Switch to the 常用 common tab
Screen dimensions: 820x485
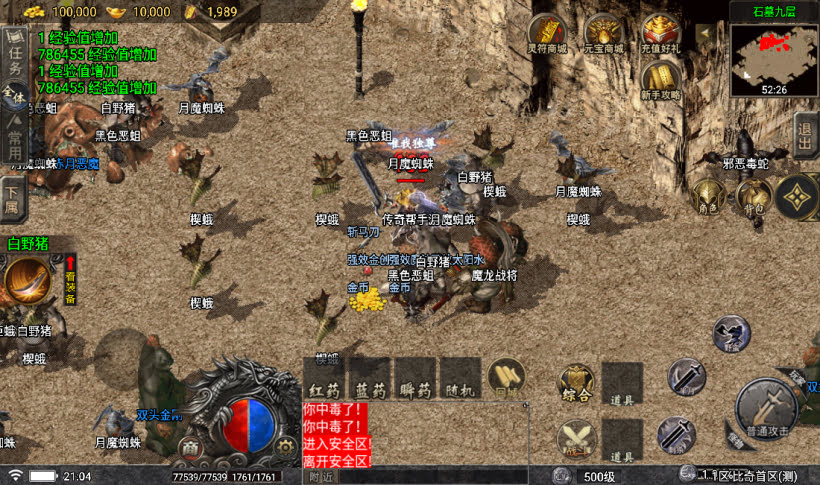click(x=14, y=140)
